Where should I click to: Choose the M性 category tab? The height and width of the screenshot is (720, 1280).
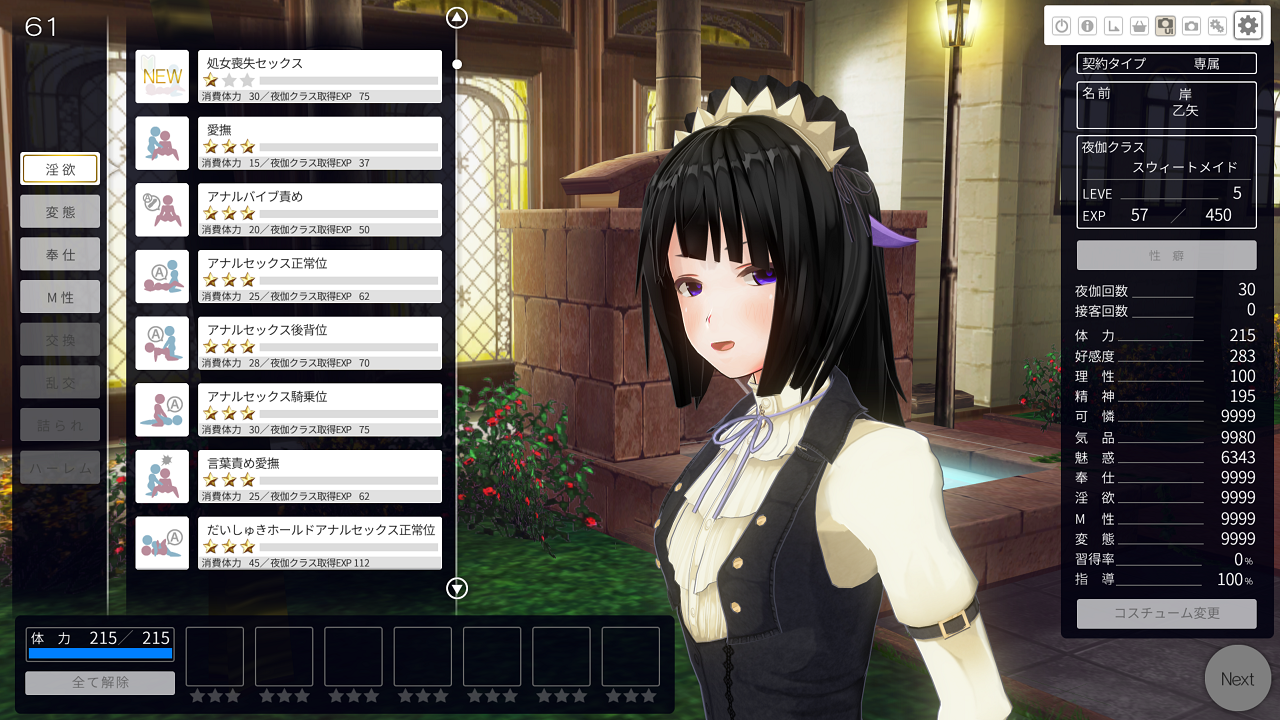point(60,296)
